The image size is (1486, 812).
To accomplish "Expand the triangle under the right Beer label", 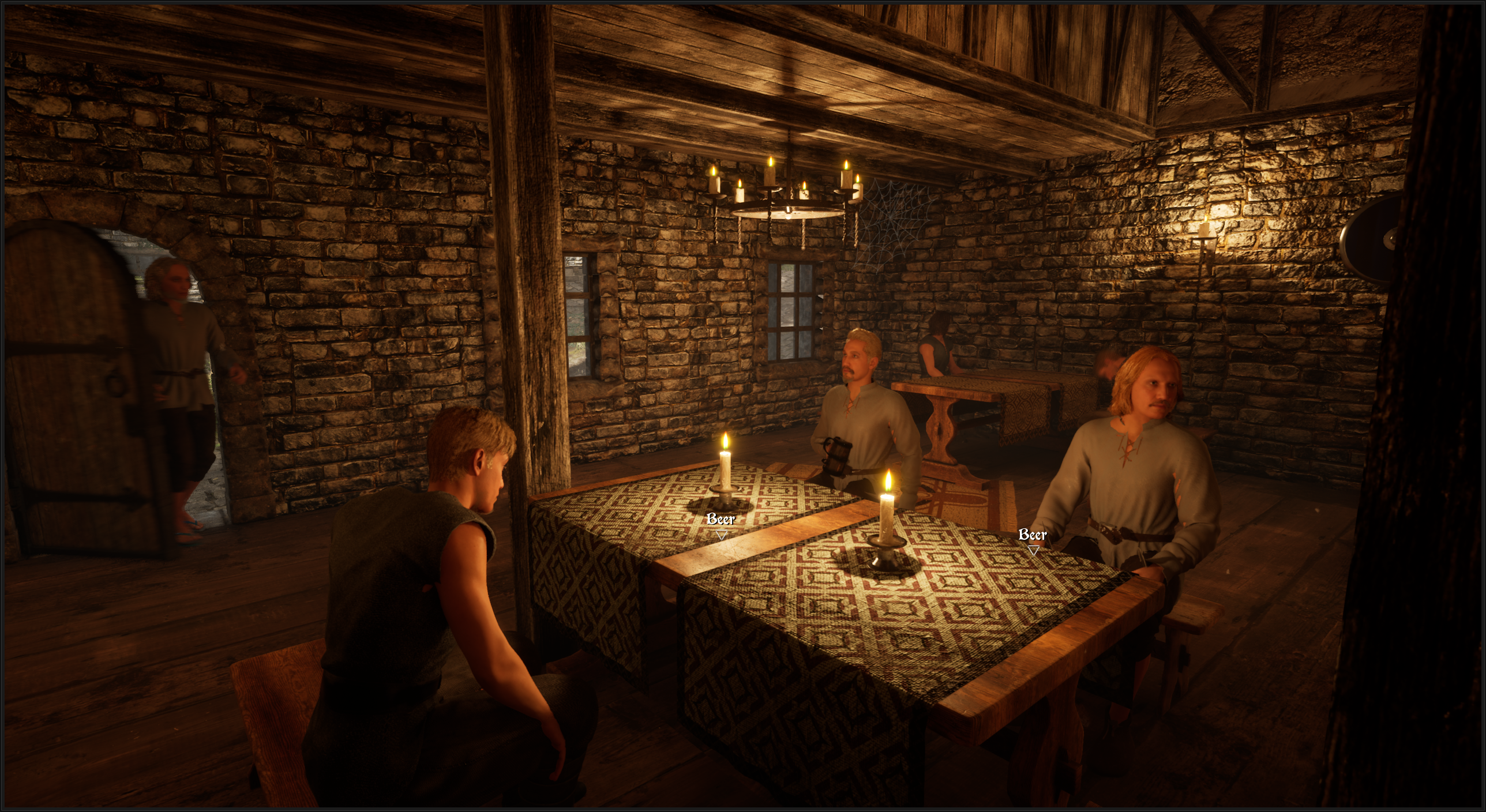I will tap(1033, 551).
